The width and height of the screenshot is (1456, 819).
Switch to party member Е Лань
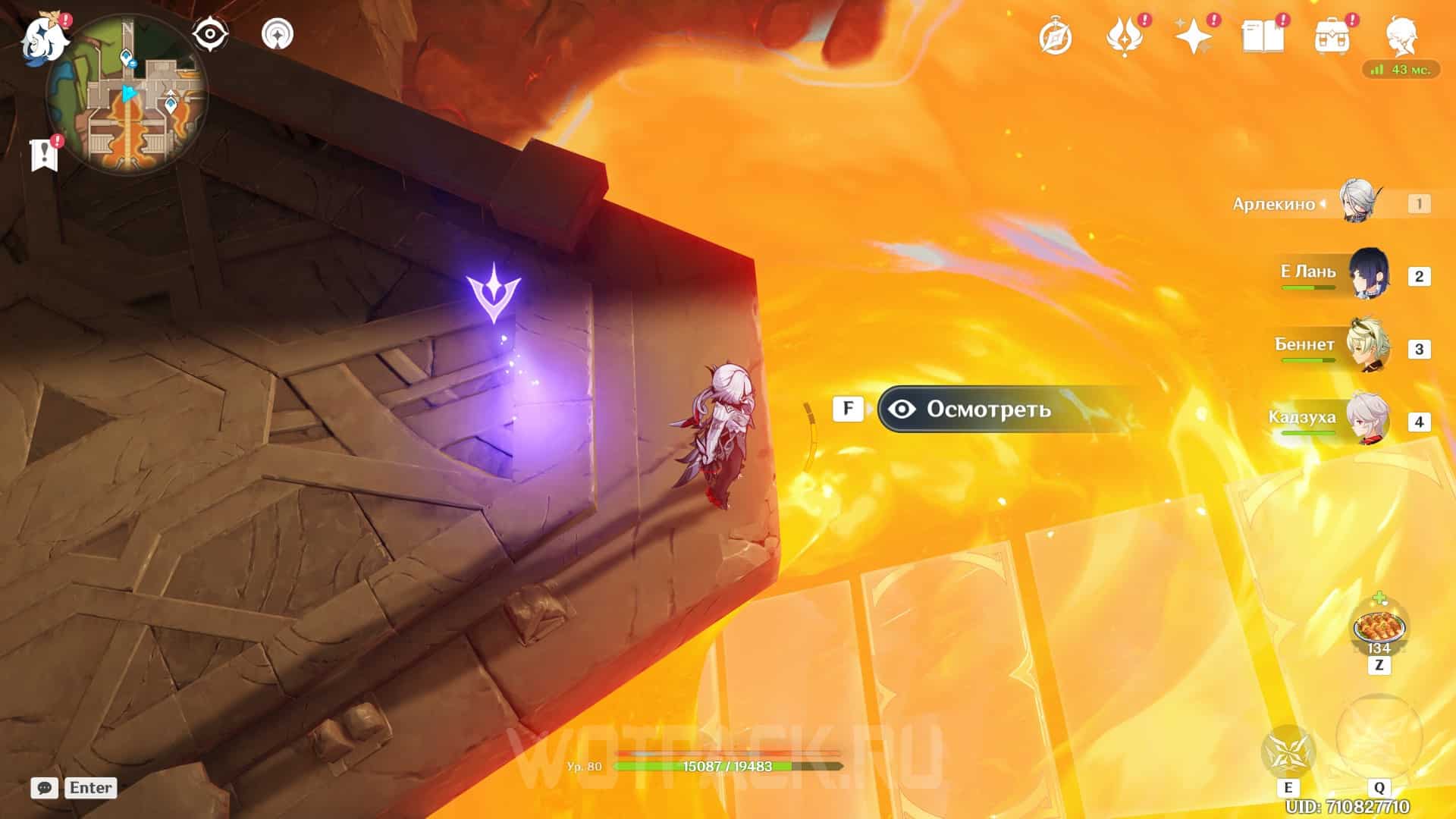(x=1368, y=275)
